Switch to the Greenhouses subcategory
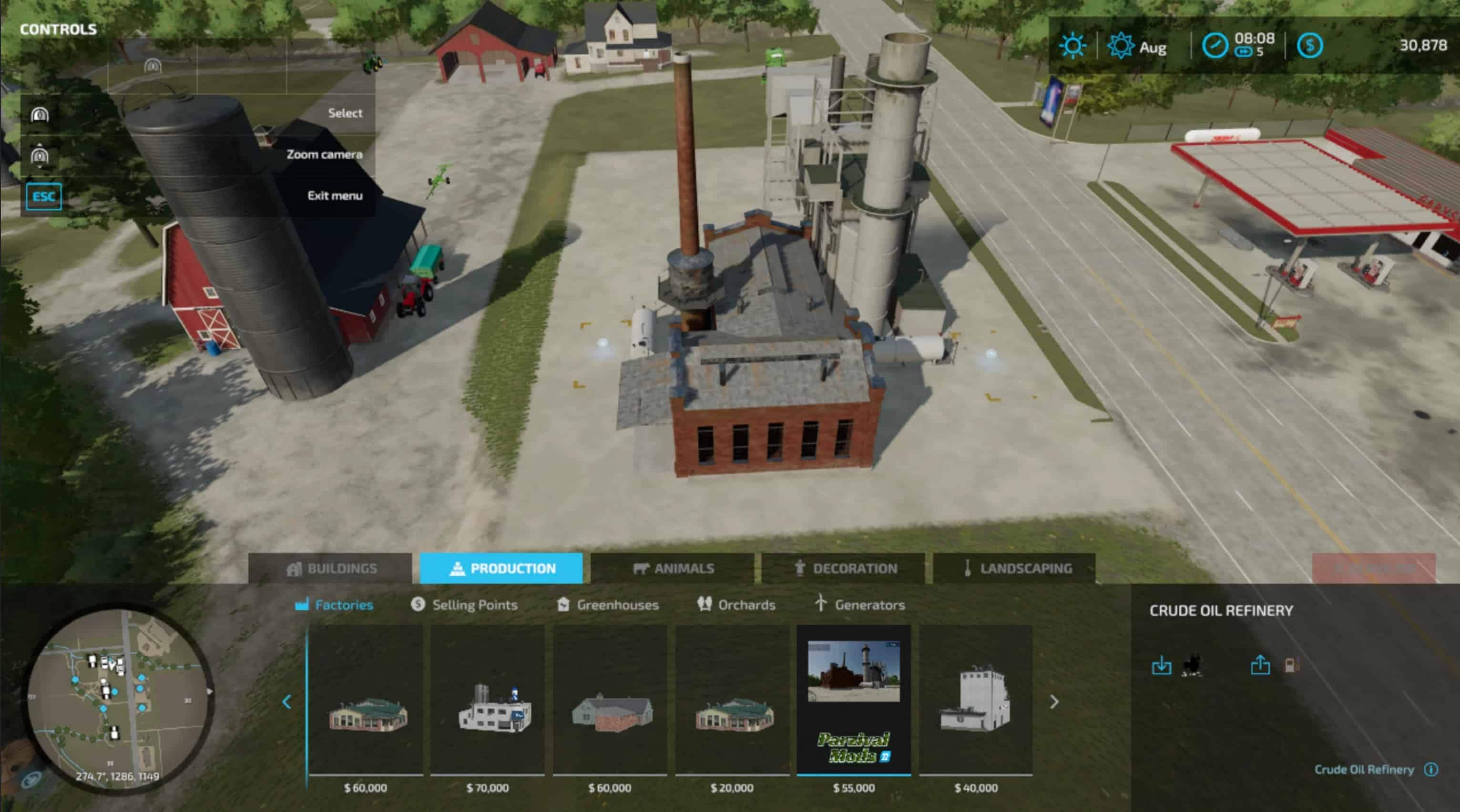Screen dimensions: 1460x812 tap(608, 605)
